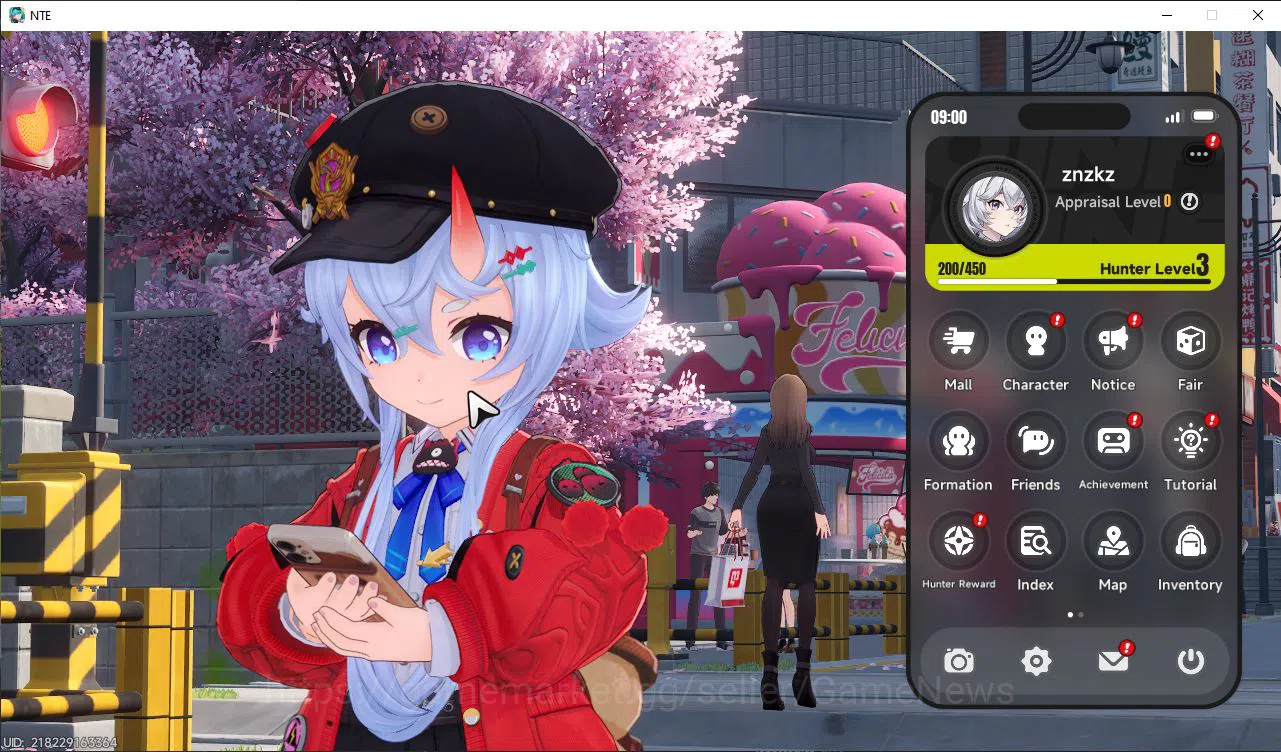Open the Index search screen
The image size is (1281, 752).
[x=1036, y=541]
